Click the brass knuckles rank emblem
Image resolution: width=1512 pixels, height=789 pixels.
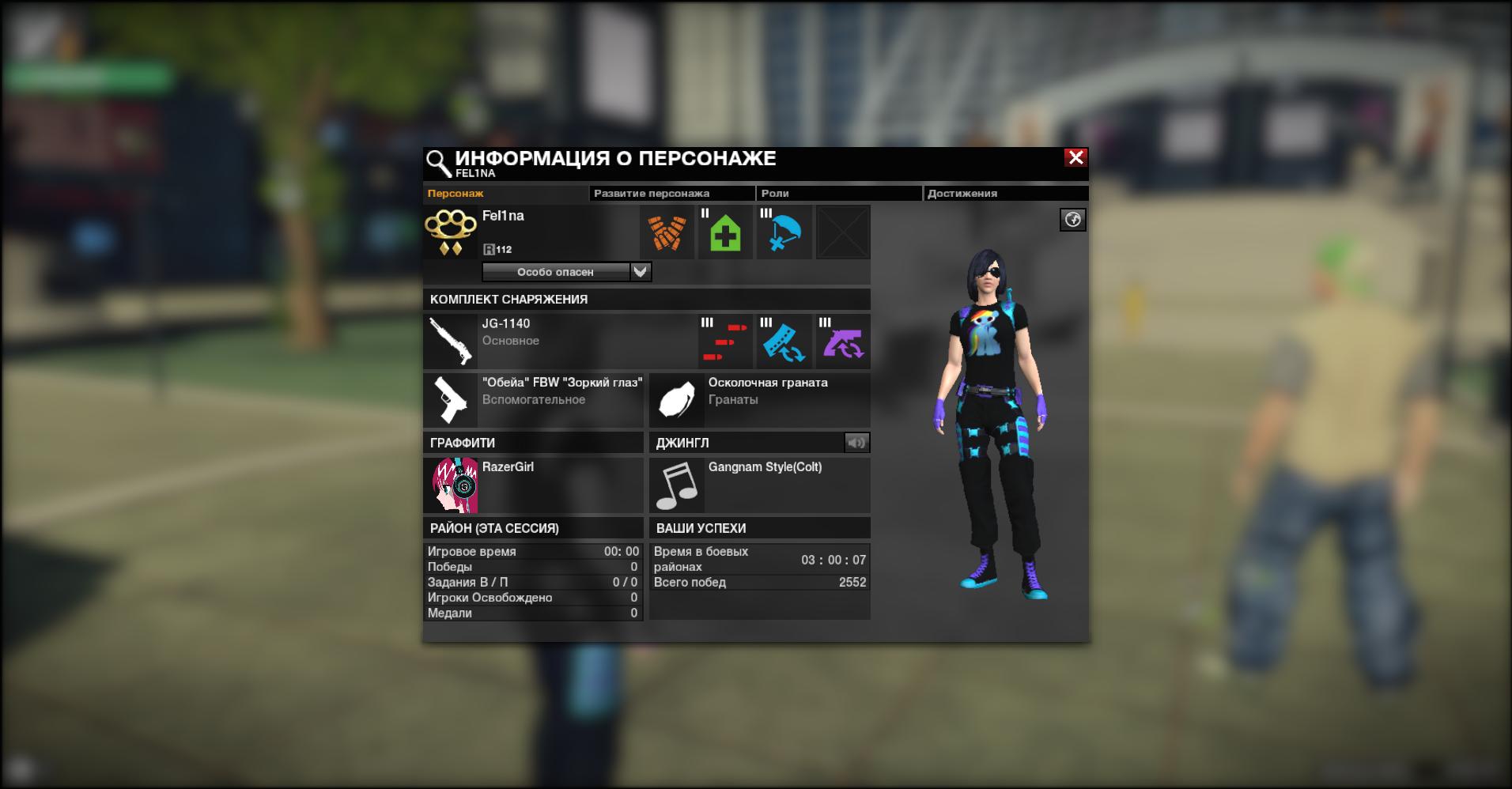(451, 232)
